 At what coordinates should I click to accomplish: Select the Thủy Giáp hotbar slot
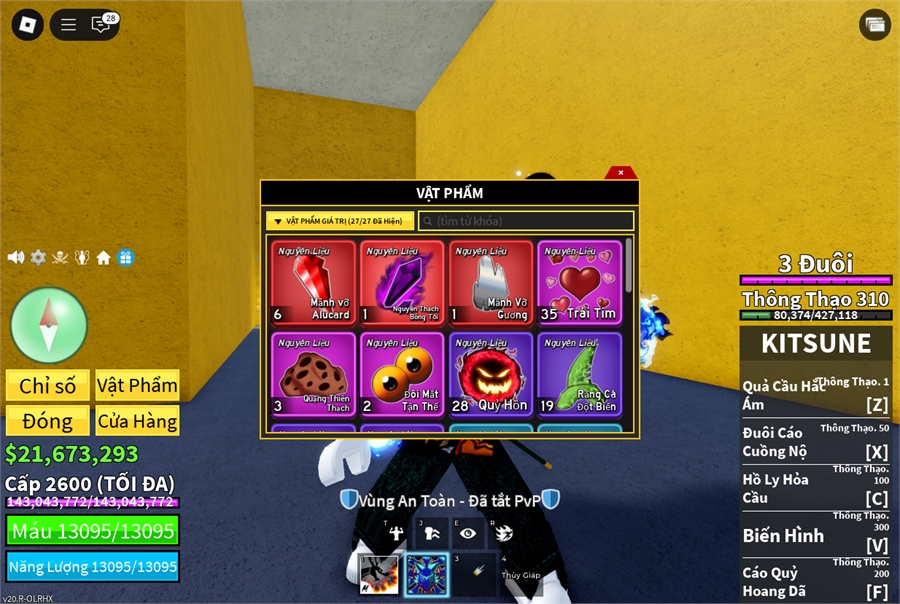(521, 574)
